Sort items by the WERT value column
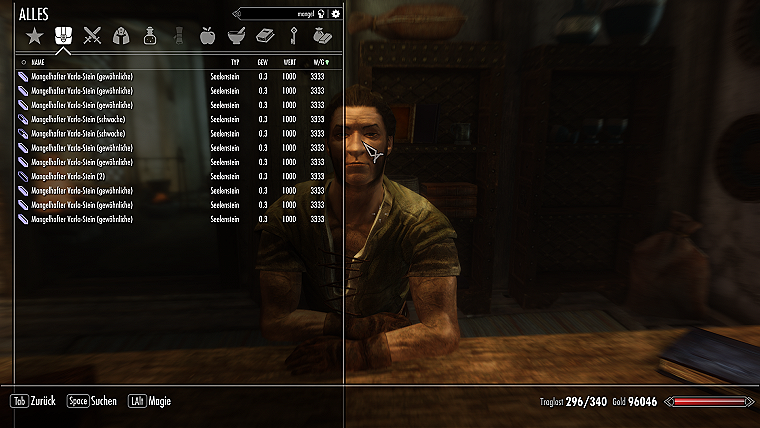Image resolution: width=760 pixels, height=428 pixels. [x=289, y=62]
